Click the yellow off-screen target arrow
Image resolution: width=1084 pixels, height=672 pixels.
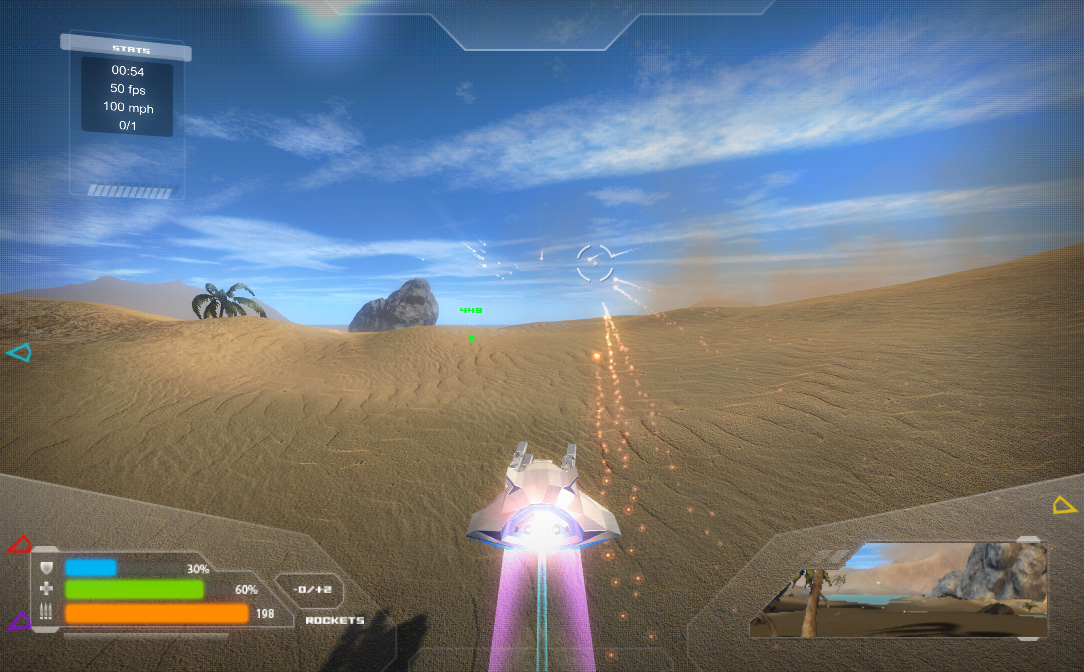pos(1064,505)
